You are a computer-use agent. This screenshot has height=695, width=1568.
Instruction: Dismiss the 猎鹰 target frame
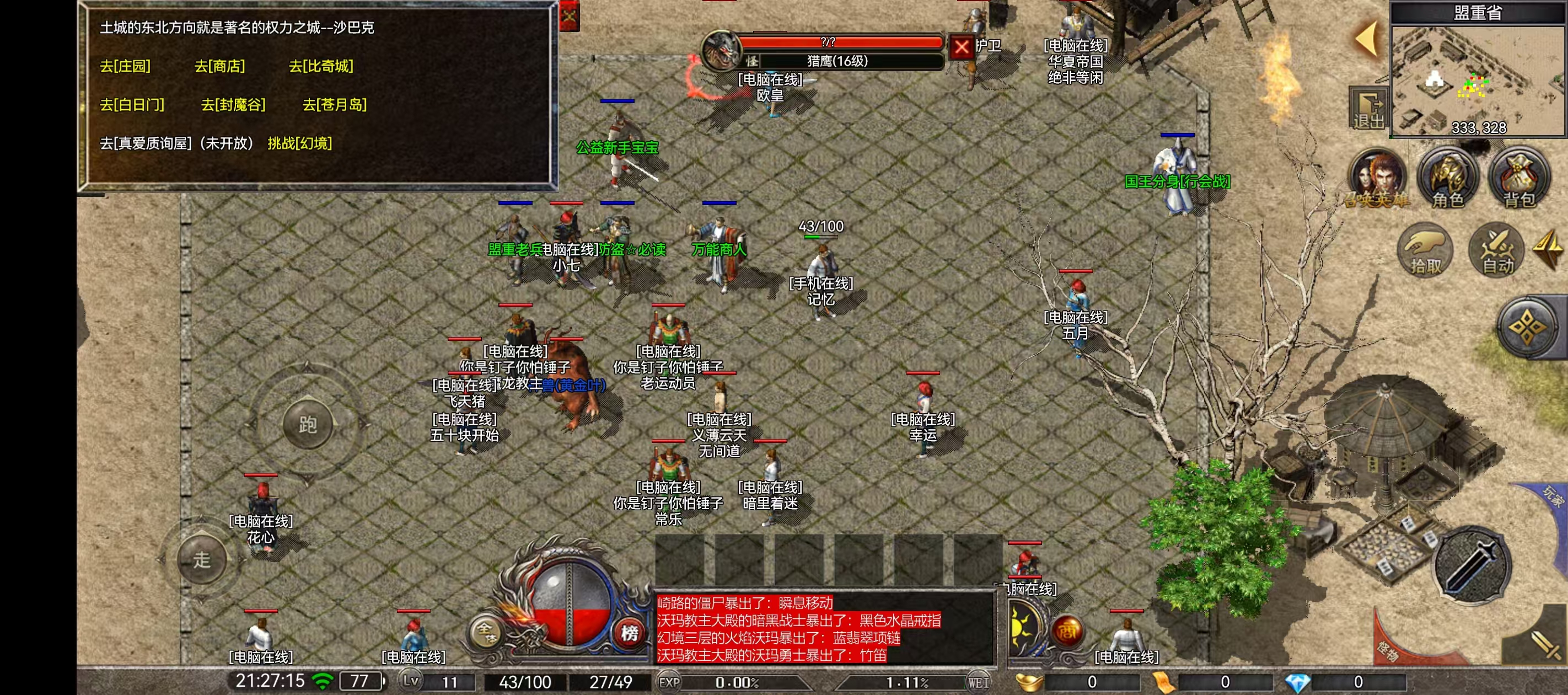962,47
